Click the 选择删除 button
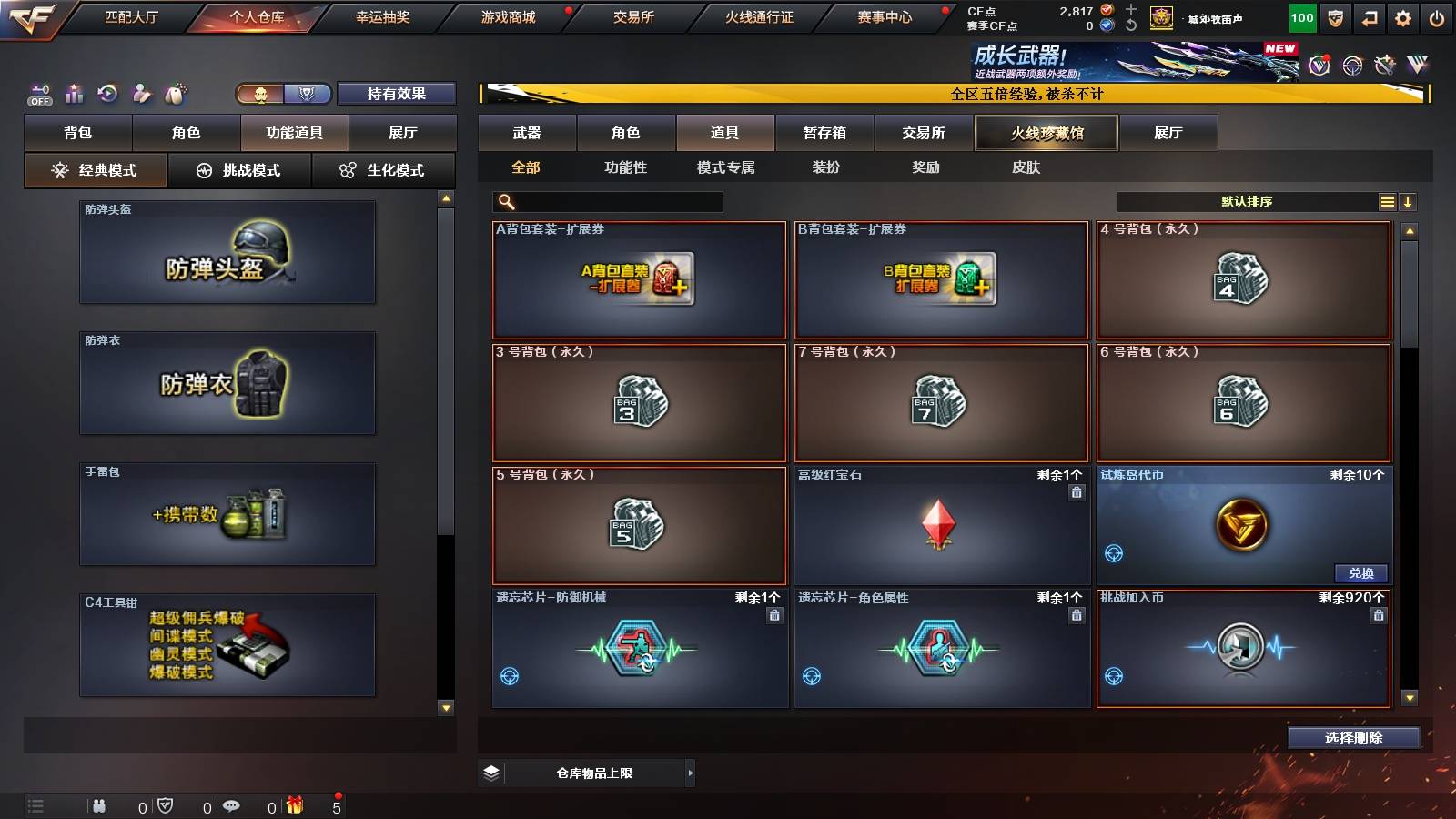1456x819 pixels. click(x=1353, y=738)
